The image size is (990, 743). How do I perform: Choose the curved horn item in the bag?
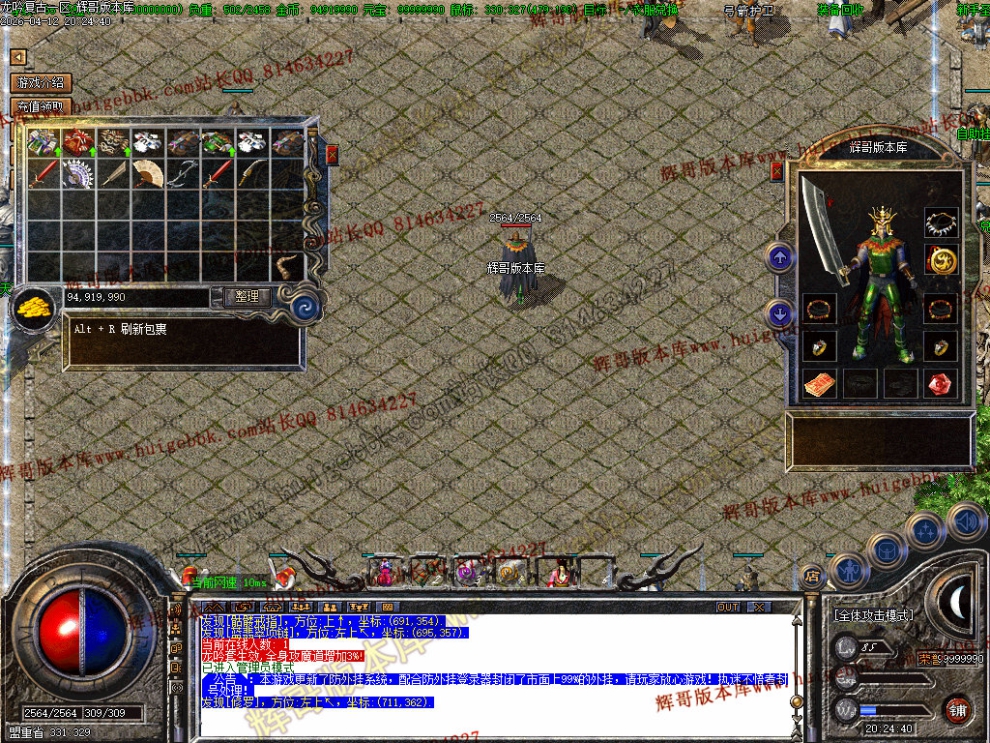(287, 267)
